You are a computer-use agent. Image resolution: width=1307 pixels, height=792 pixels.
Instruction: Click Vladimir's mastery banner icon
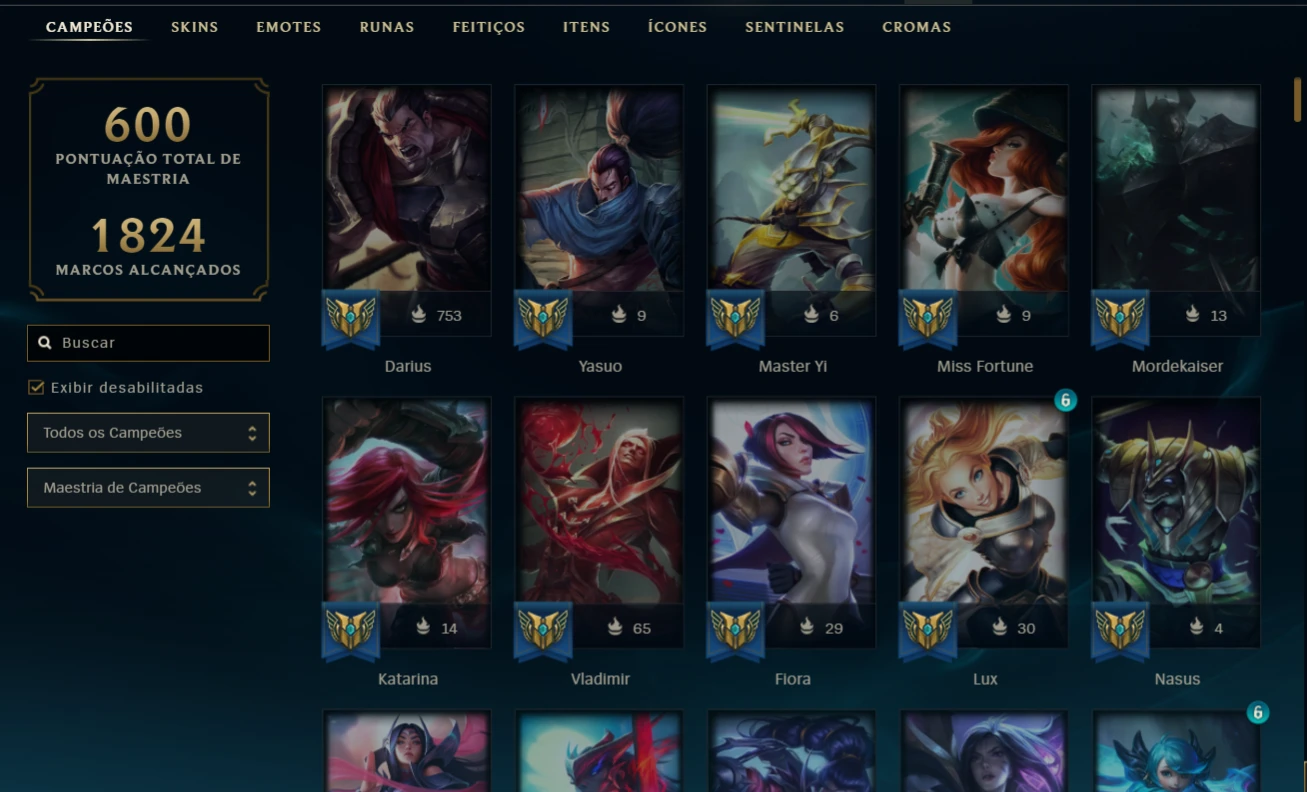click(x=544, y=632)
